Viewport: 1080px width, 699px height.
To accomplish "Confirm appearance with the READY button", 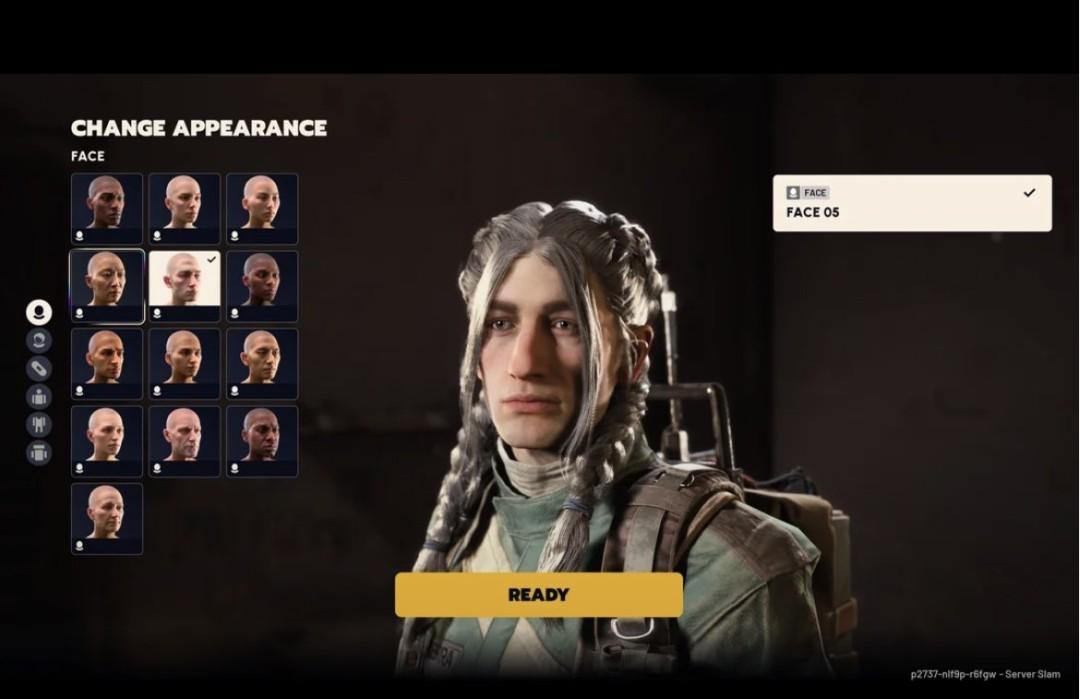I will coord(538,595).
